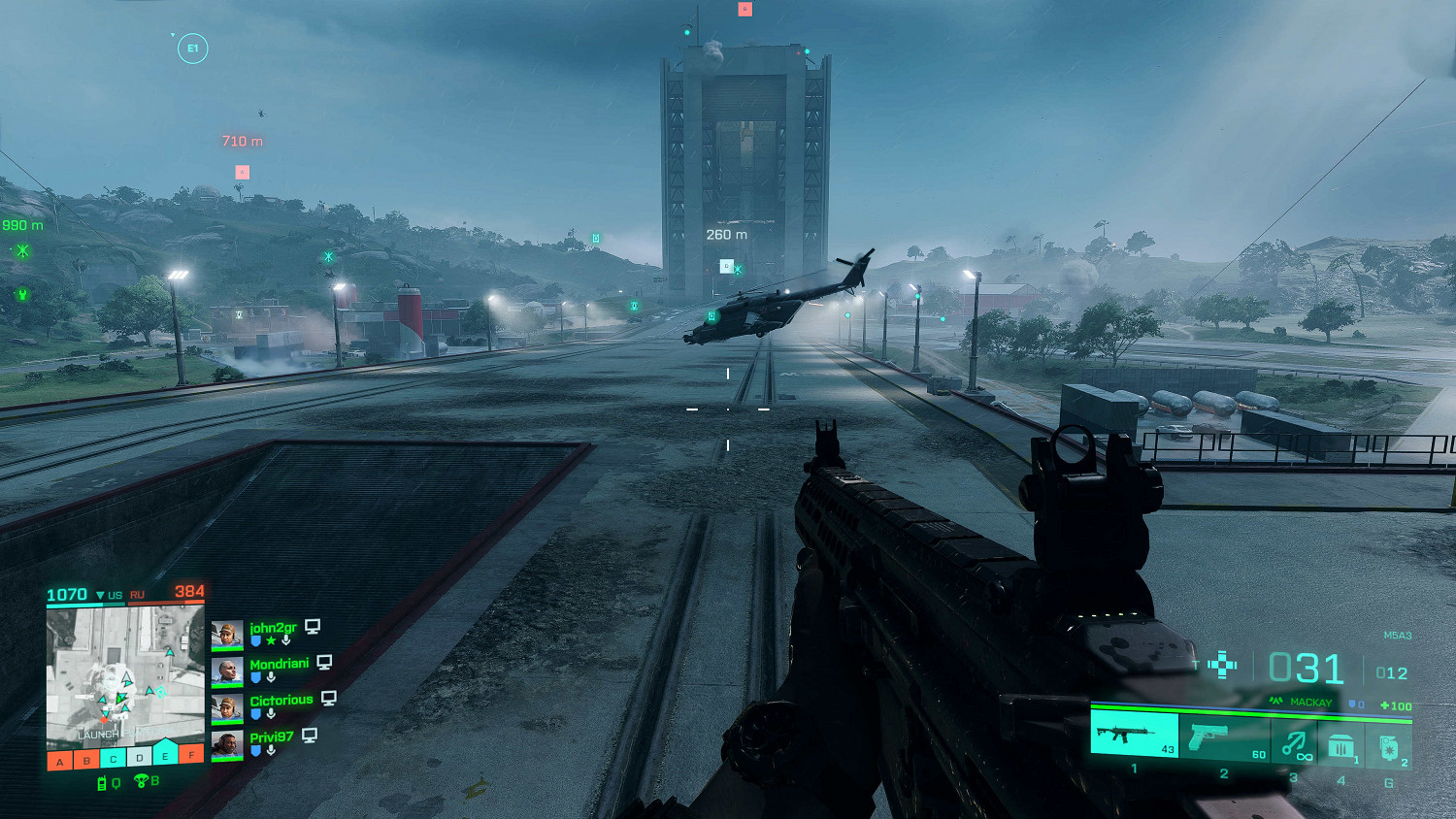Click the fire mode cross icon
Image resolution: width=1456 pixels, height=819 pixels.
[x=1222, y=666]
